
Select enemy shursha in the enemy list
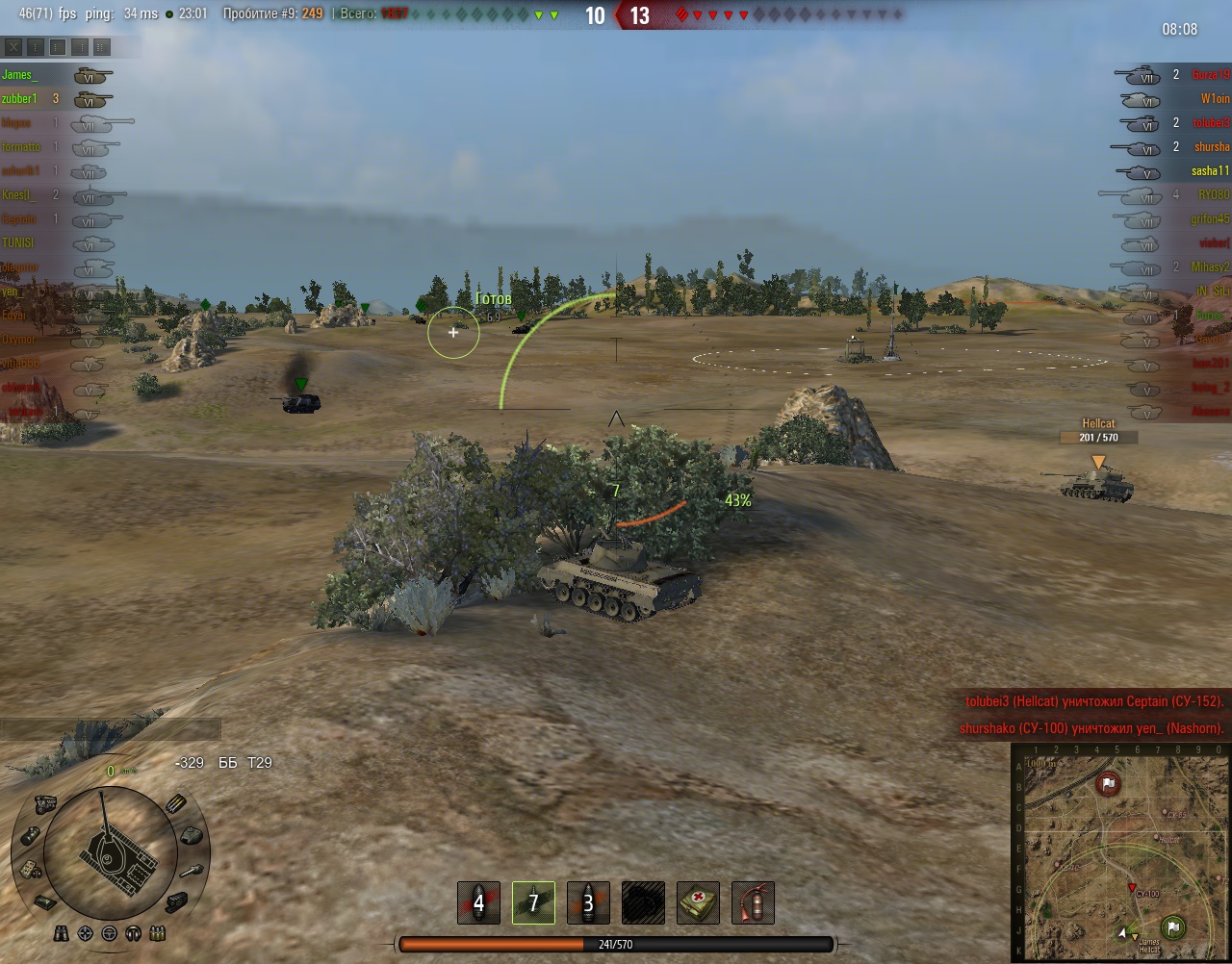coord(1212,147)
